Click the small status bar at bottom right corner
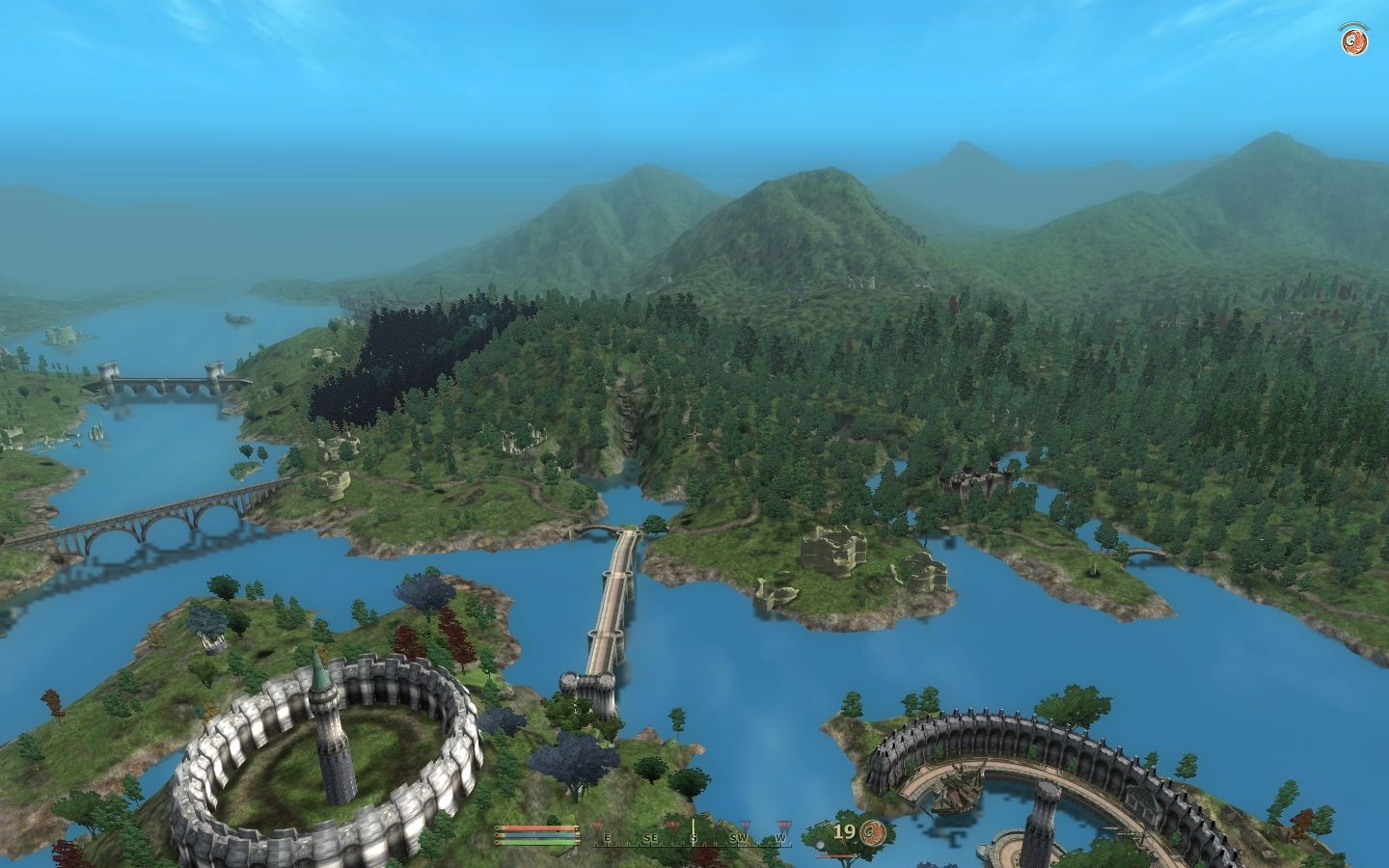Screen dimensions: 1389x868 coord(836,857)
